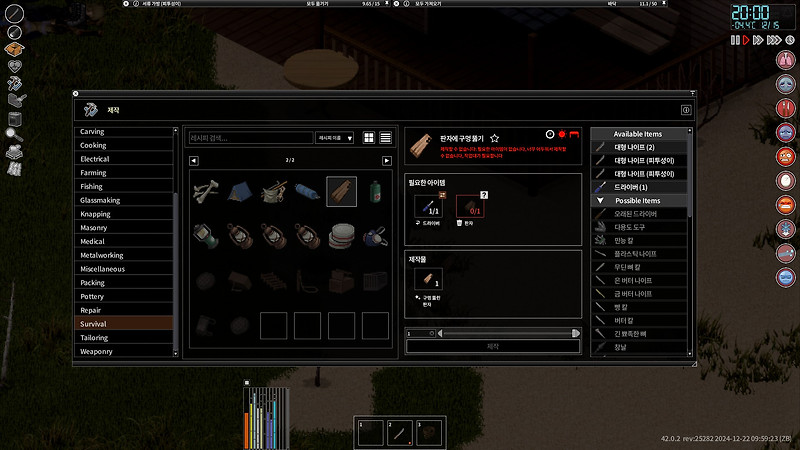Select the screwdriver ingredient slot
Image resolution: width=800 pixels, height=450 pixels.
(x=428, y=206)
